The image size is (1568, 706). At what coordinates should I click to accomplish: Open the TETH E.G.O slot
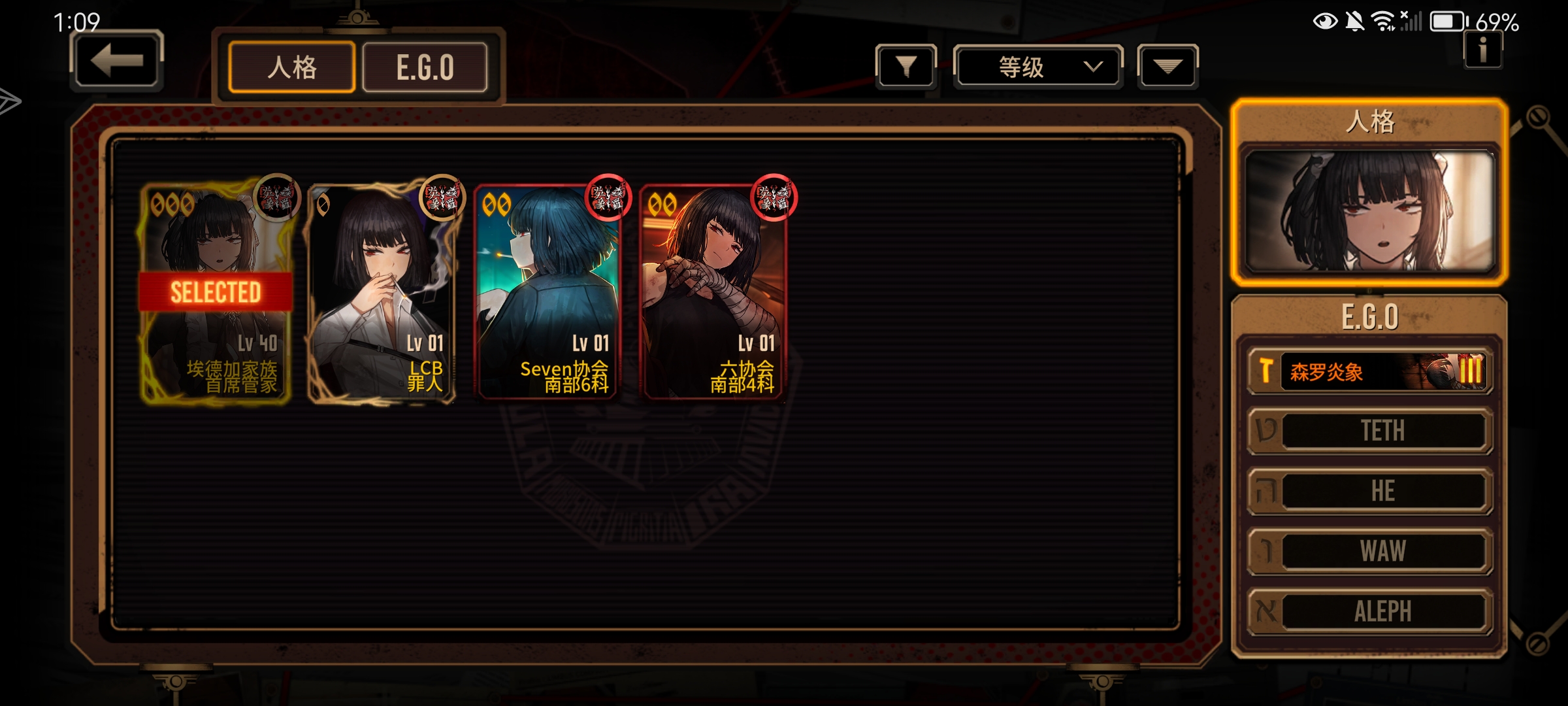pyautogui.click(x=1371, y=431)
